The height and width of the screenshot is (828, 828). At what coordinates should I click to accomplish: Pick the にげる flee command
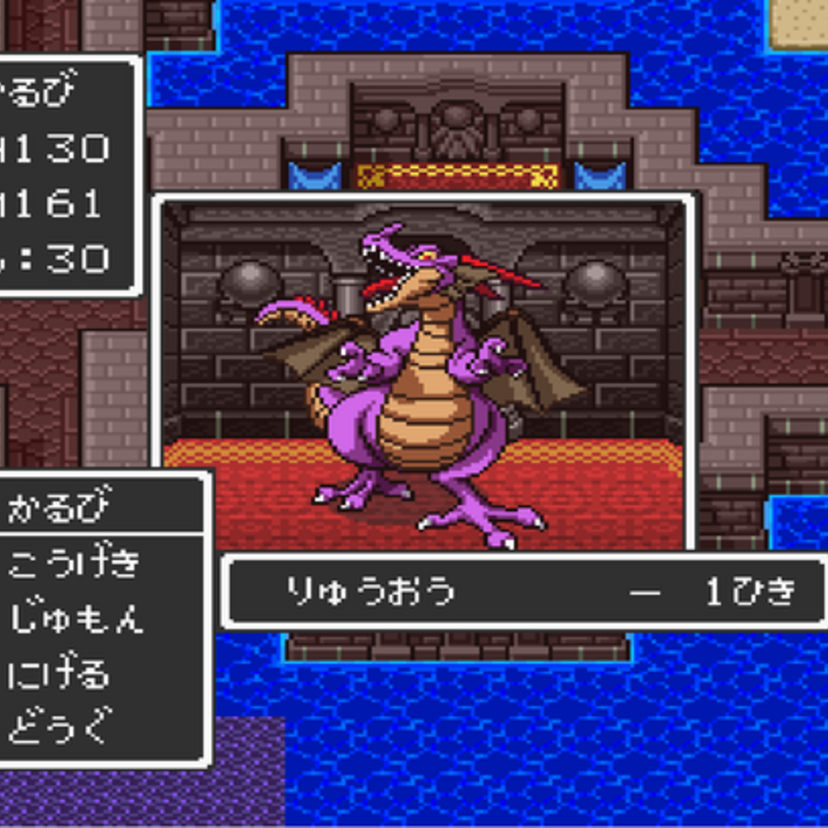[x=59, y=673]
